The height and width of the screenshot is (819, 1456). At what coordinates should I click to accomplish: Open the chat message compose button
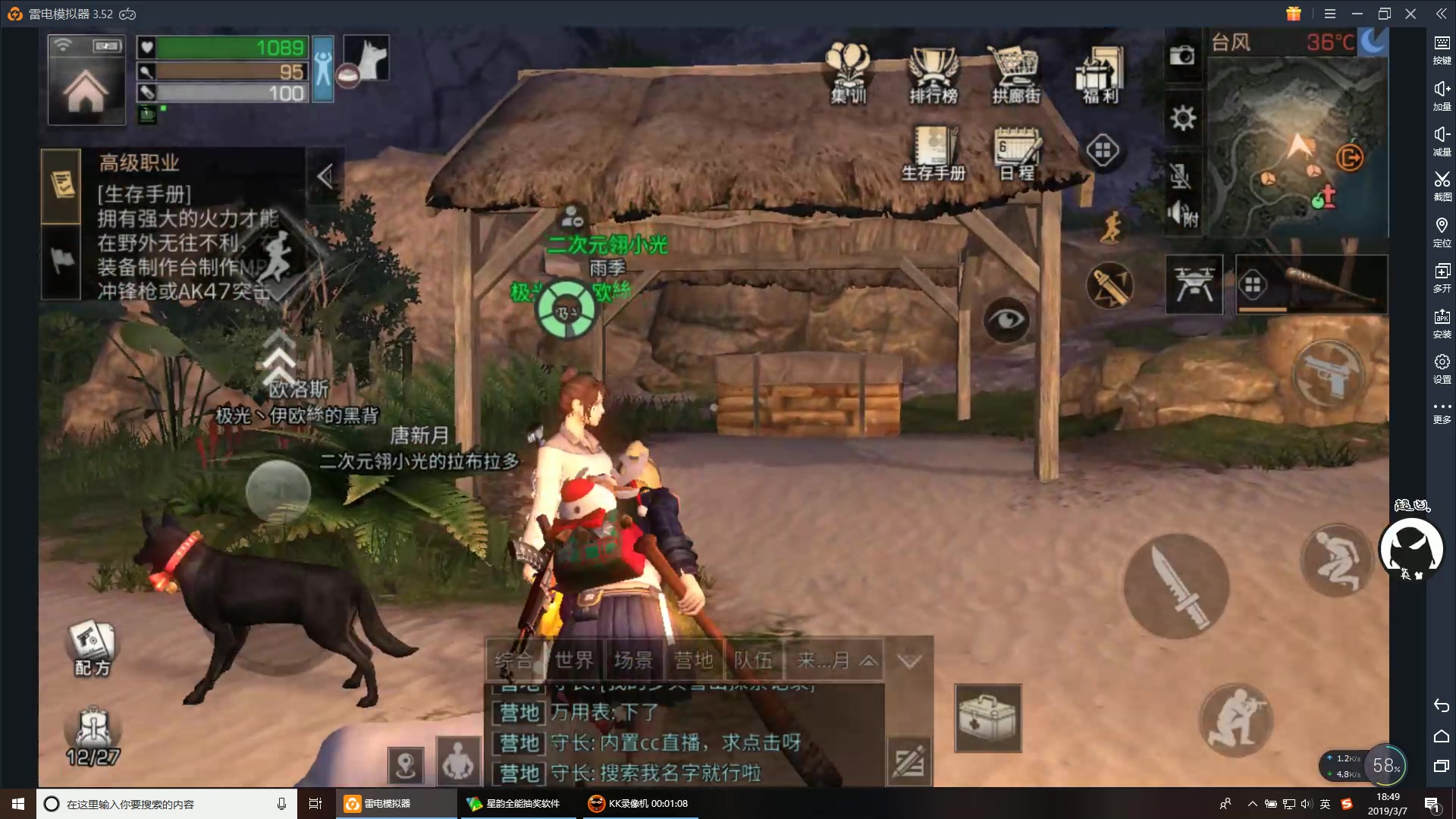pyautogui.click(x=908, y=762)
